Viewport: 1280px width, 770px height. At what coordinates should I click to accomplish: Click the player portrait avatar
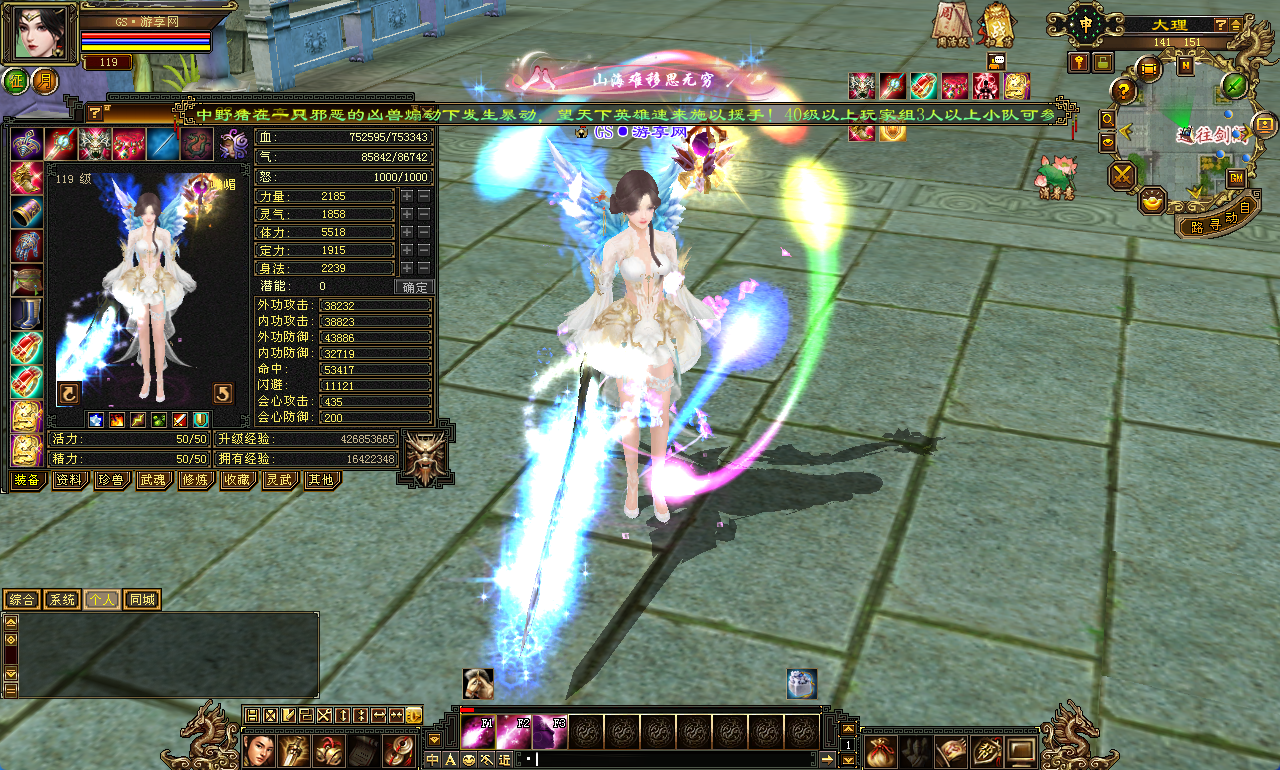coord(44,33)
